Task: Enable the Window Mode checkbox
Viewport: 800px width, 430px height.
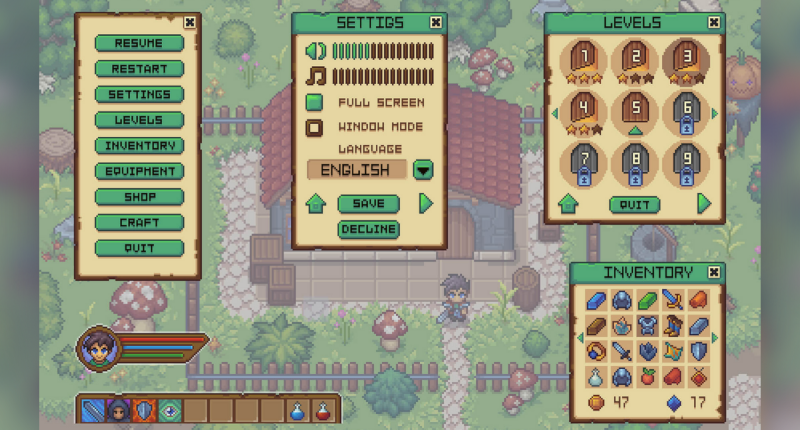Action: pyautogui.click(x=314, y=127)
